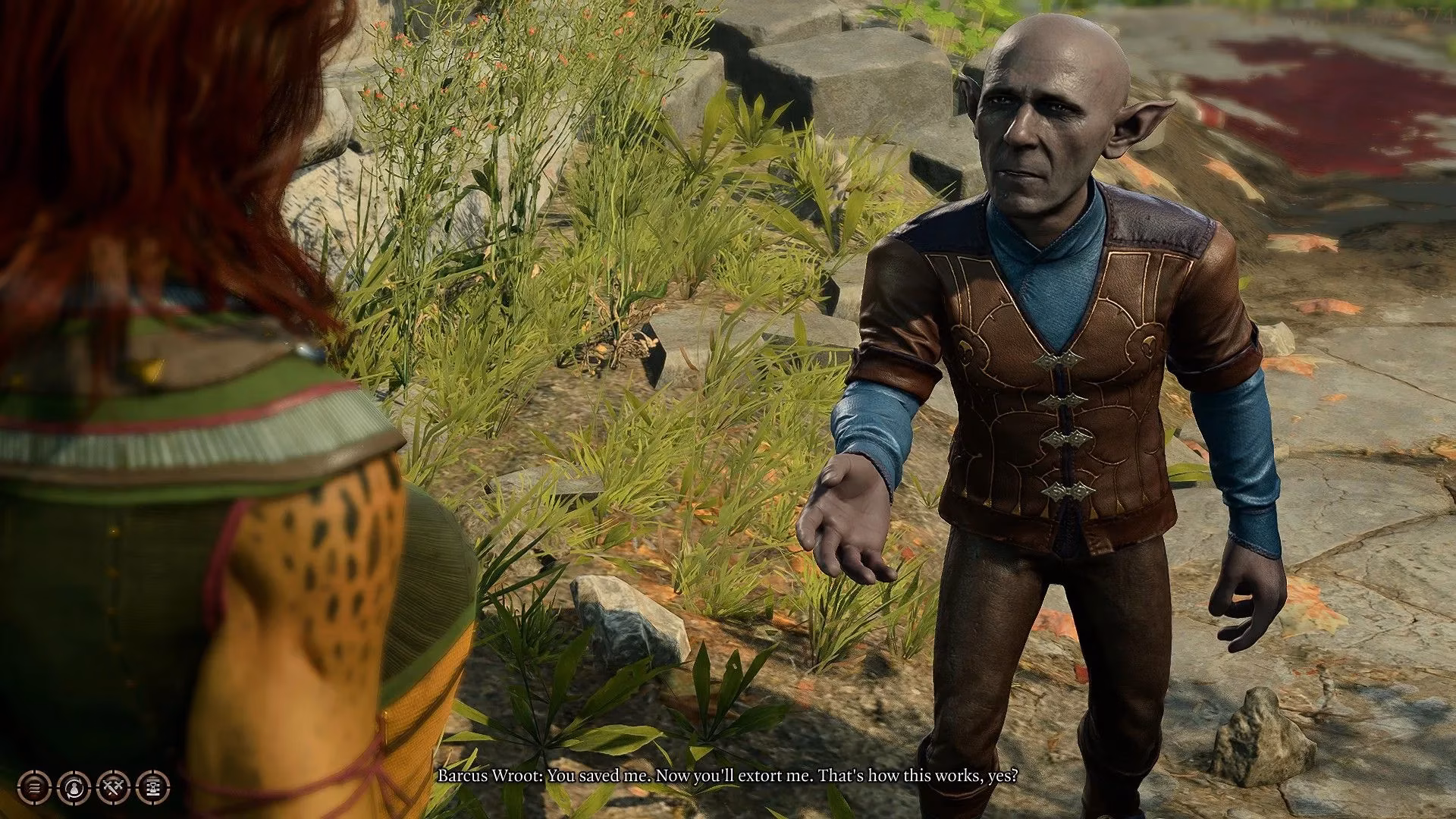This screenshot has height=819, width=1456.
Task: Open the dialogue history log icon
Action: (34, 787)
